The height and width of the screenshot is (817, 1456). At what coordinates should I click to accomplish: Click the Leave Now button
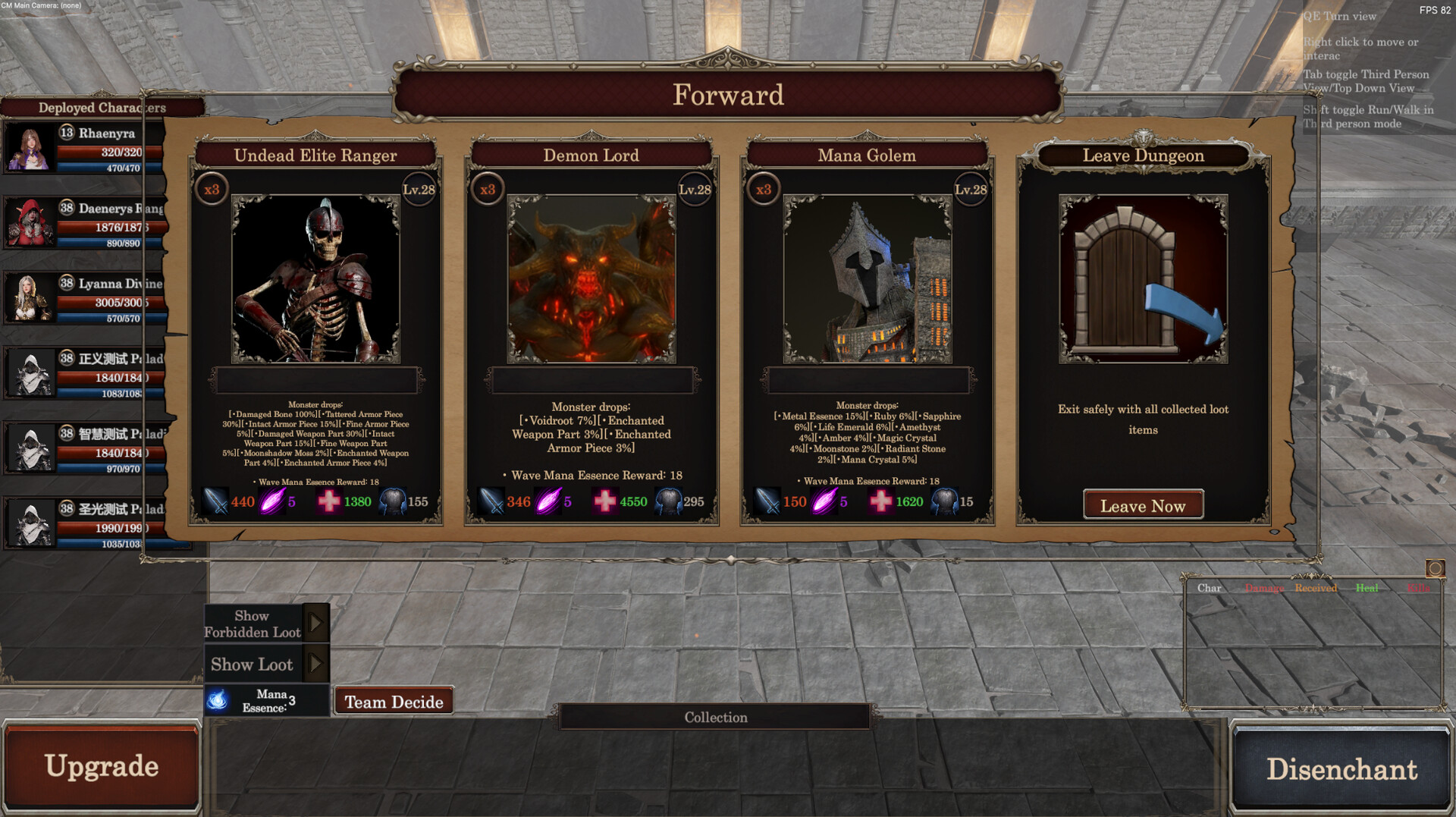coord(1143,505)
